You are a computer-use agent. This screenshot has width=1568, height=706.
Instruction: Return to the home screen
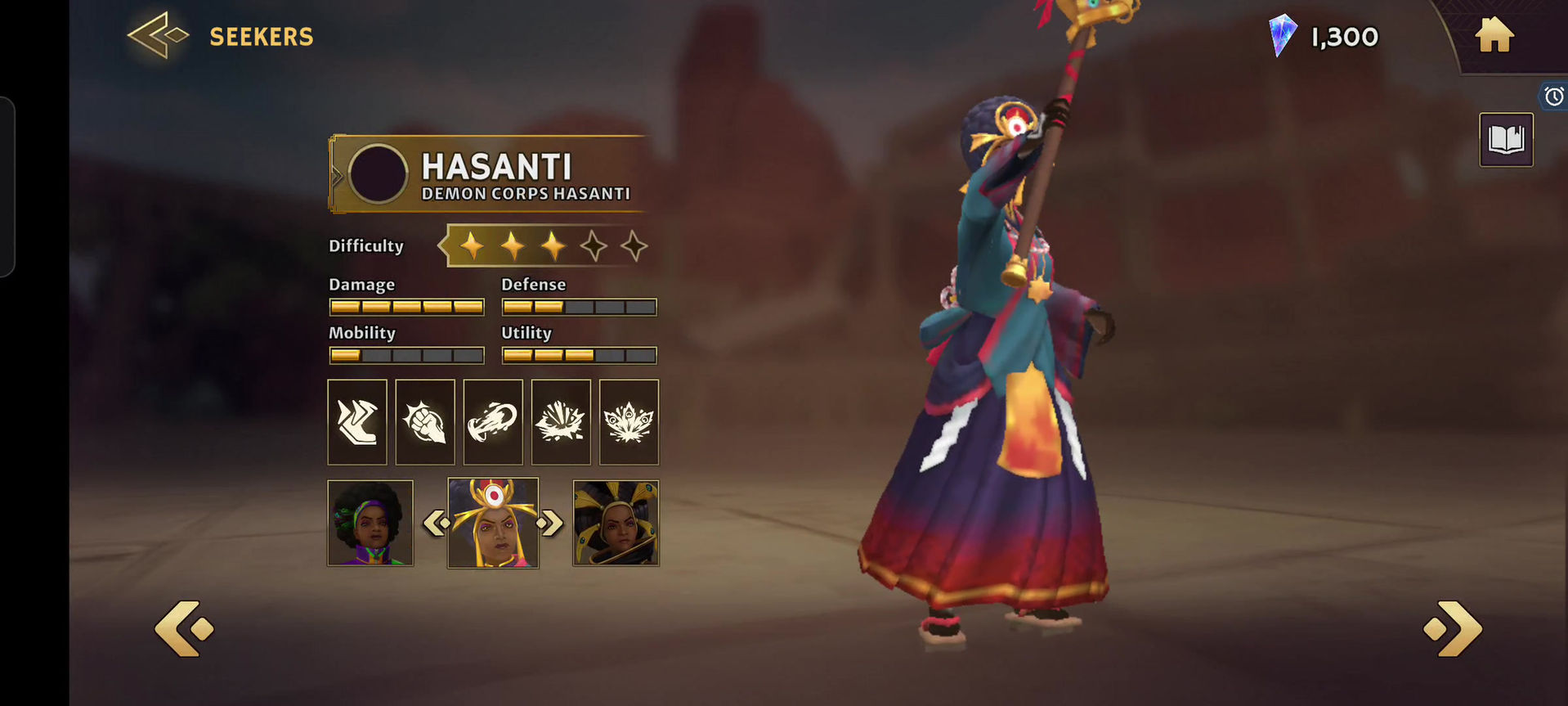(x=1494, y=36)
